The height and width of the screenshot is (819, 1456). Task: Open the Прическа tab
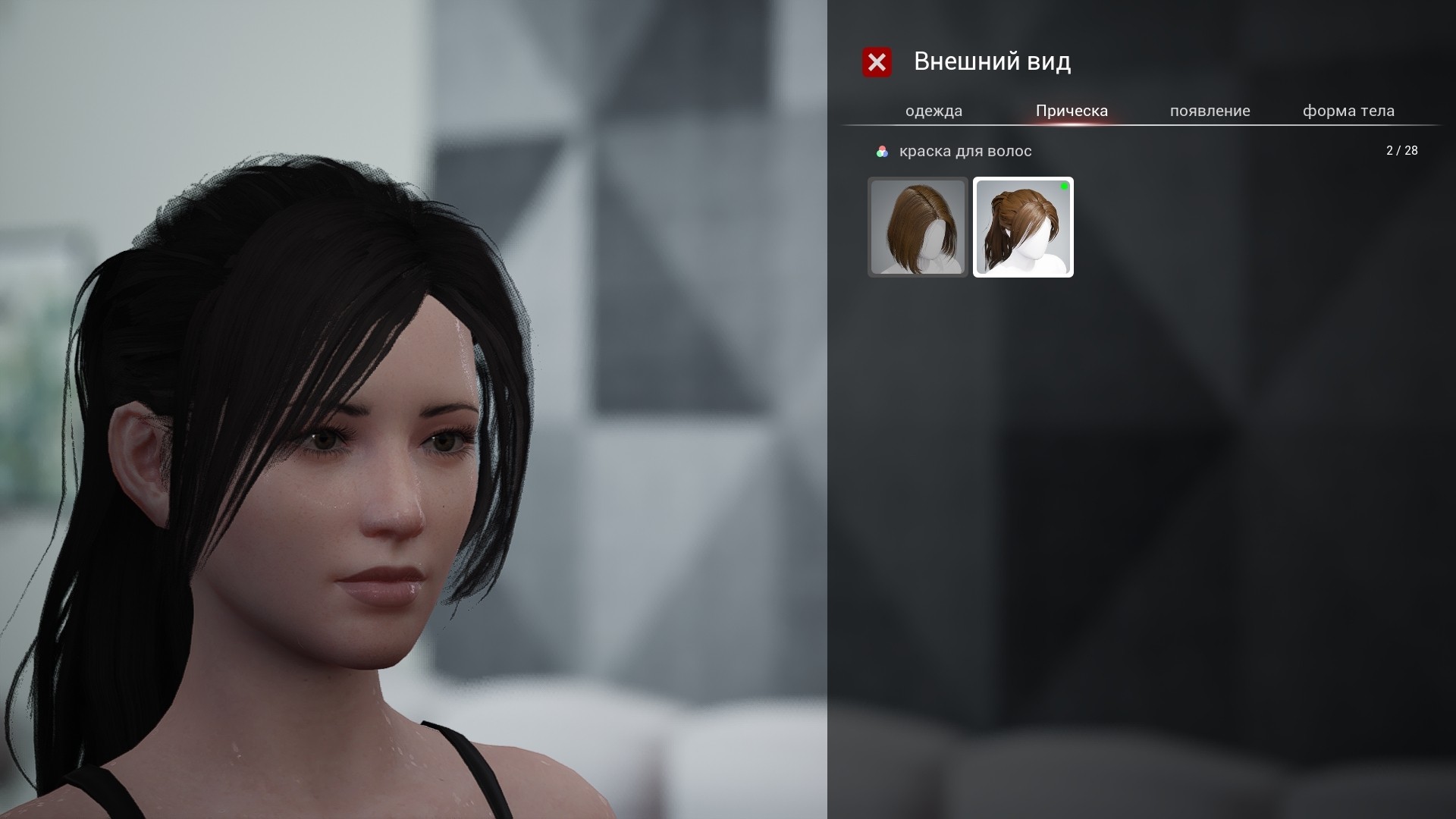click(1072, 111)
